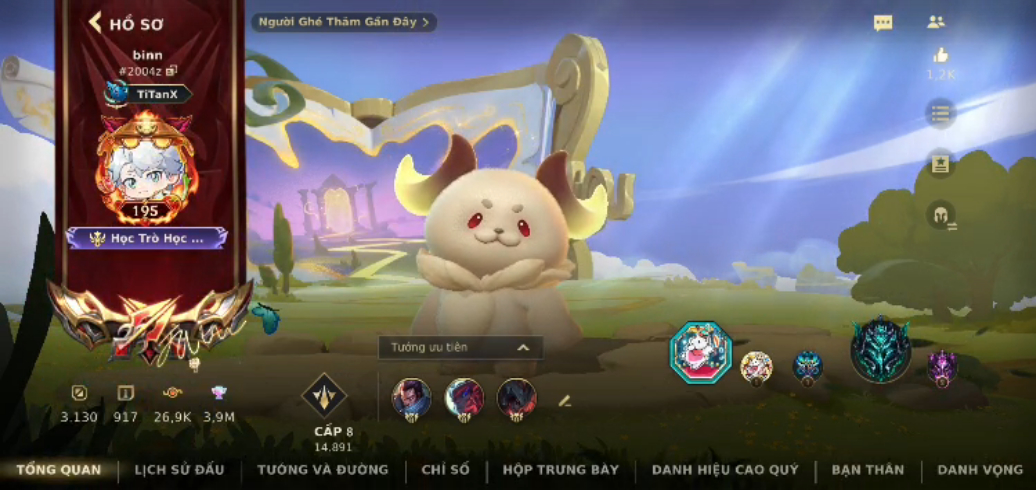Copy the player ID #2004z
This screenshot has height=490, width=1036.
coord(172,71)
